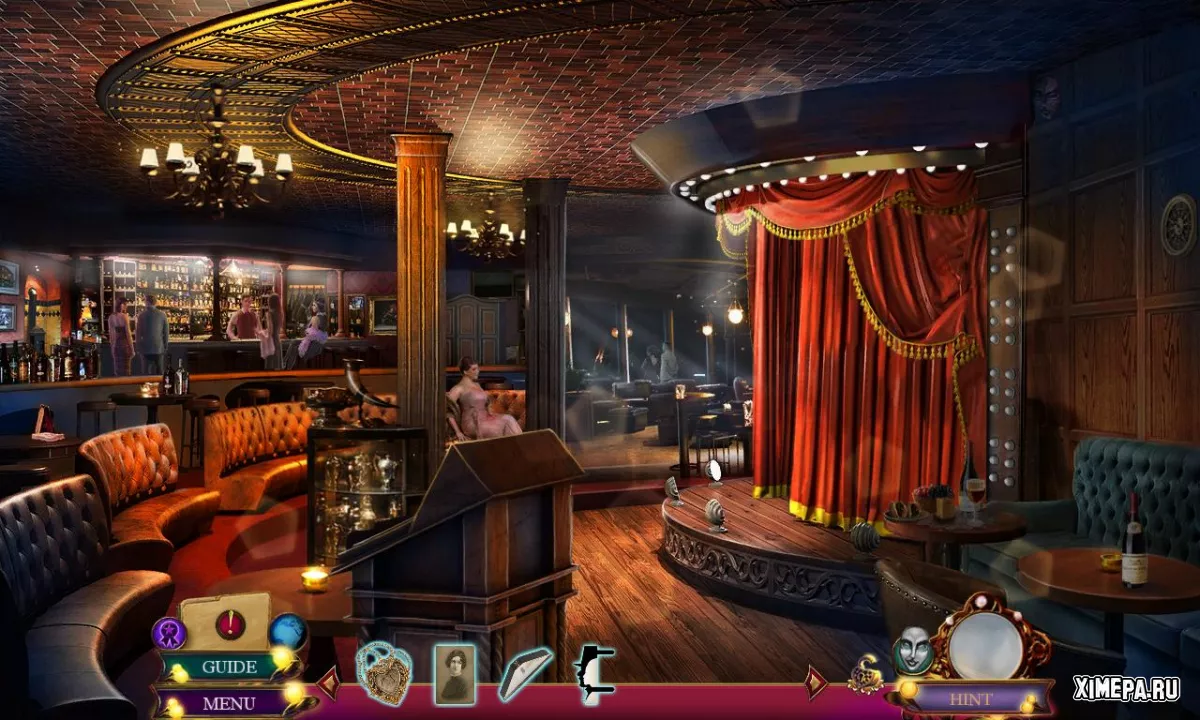Screen dimensions: 1200x720
Task: Pick the paper stack item from inventory
Action: pos(525,673)
